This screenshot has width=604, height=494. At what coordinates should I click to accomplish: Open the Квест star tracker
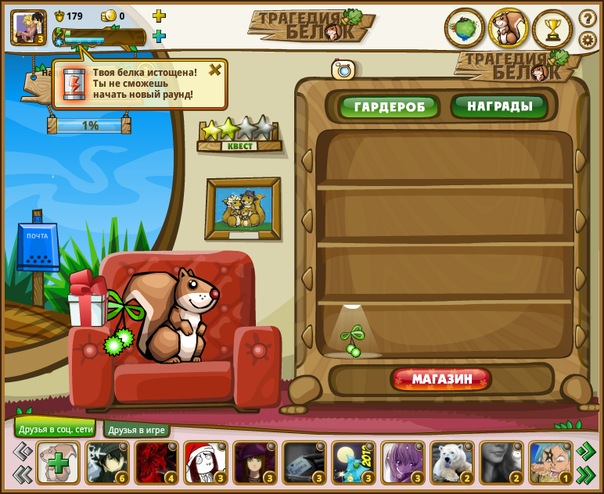click(x=236, y=132)
